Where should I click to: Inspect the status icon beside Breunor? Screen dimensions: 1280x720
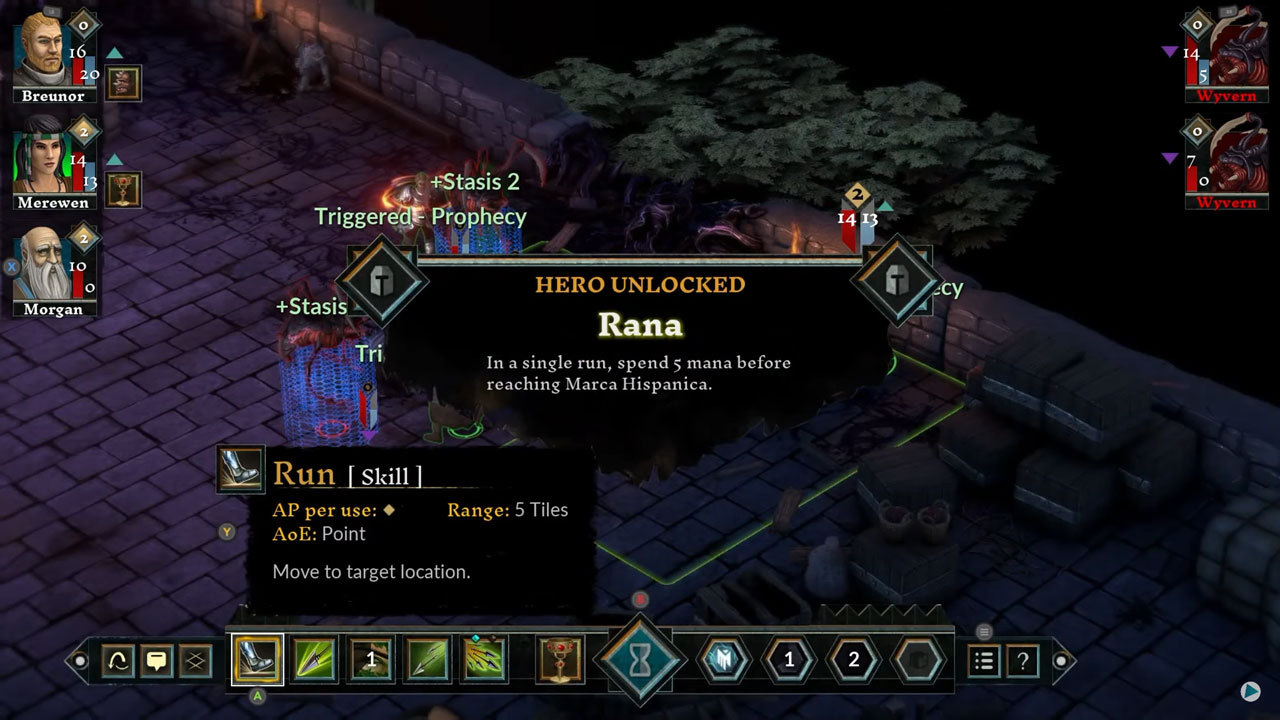123,83
